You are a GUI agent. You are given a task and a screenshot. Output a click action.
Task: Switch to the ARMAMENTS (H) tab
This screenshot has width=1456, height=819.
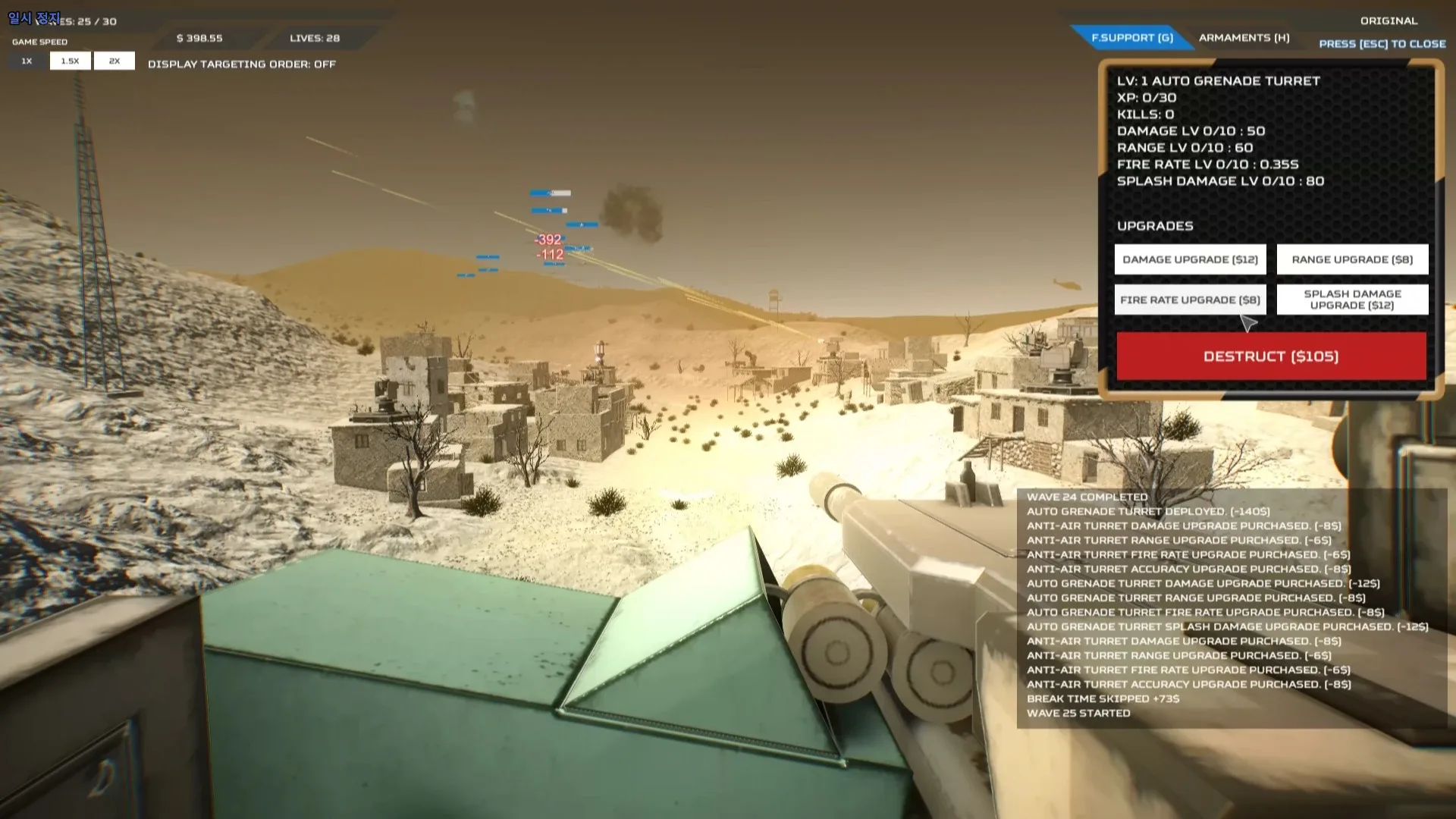coord(1244,37)
